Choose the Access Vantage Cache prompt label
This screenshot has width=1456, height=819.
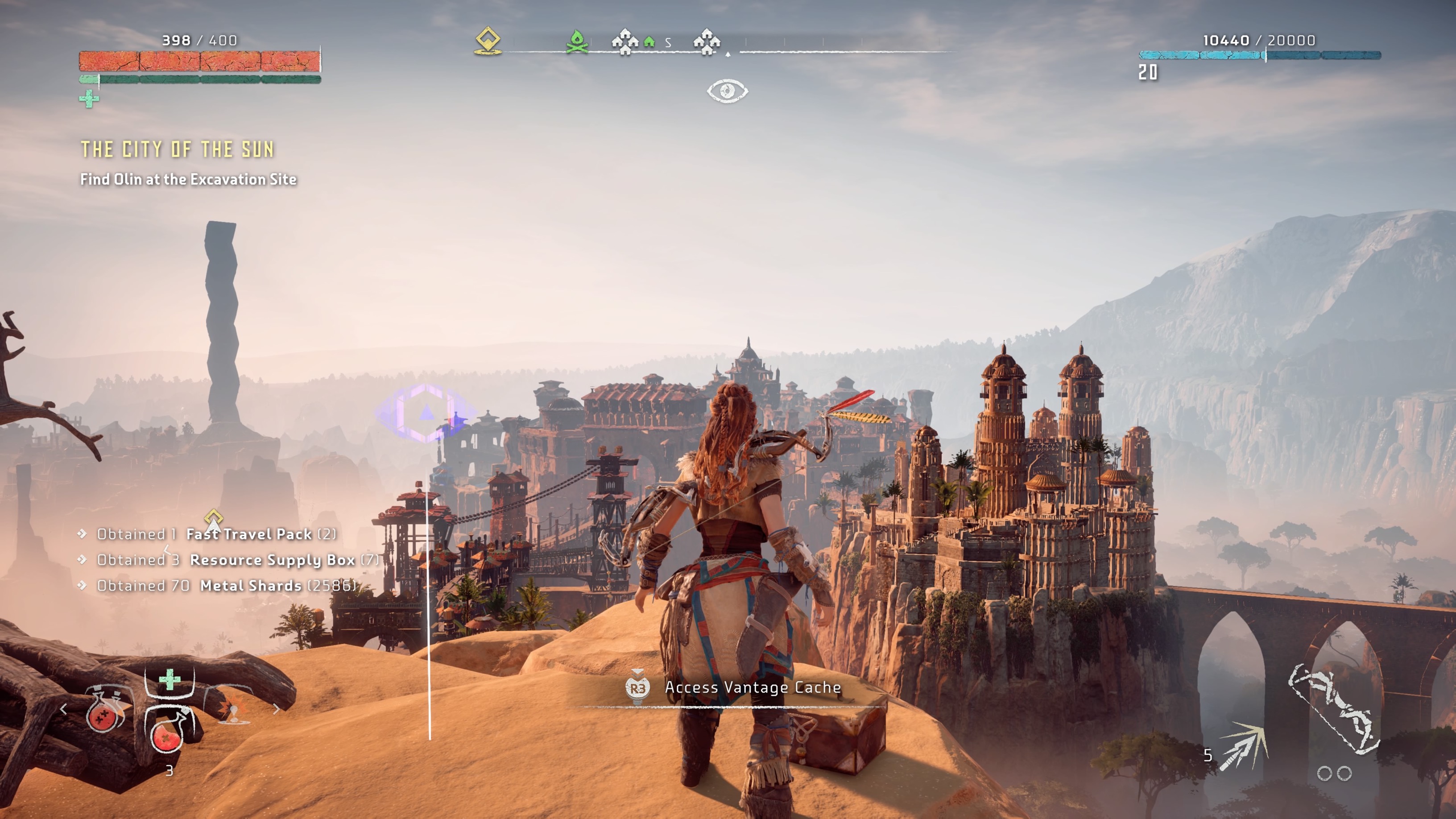pyautogui.click(x=752, y=687)
